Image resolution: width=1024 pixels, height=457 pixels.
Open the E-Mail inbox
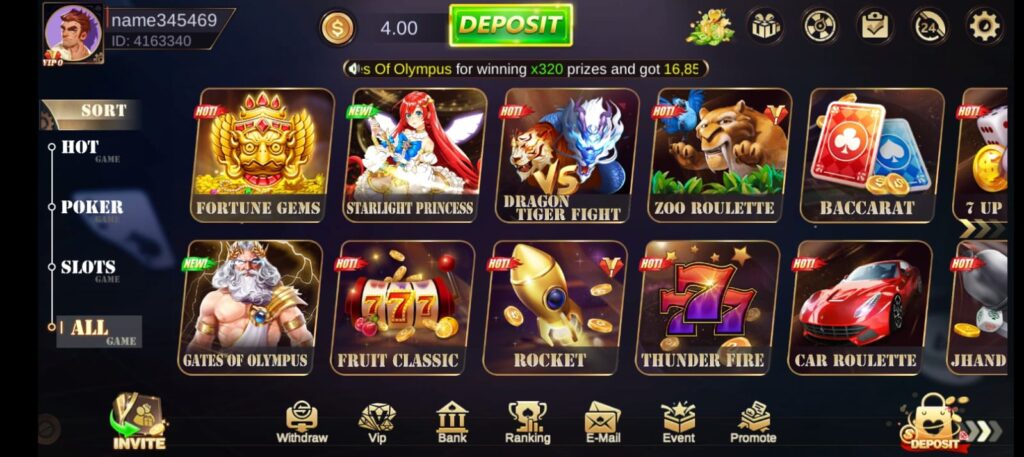tap(602, 423)
